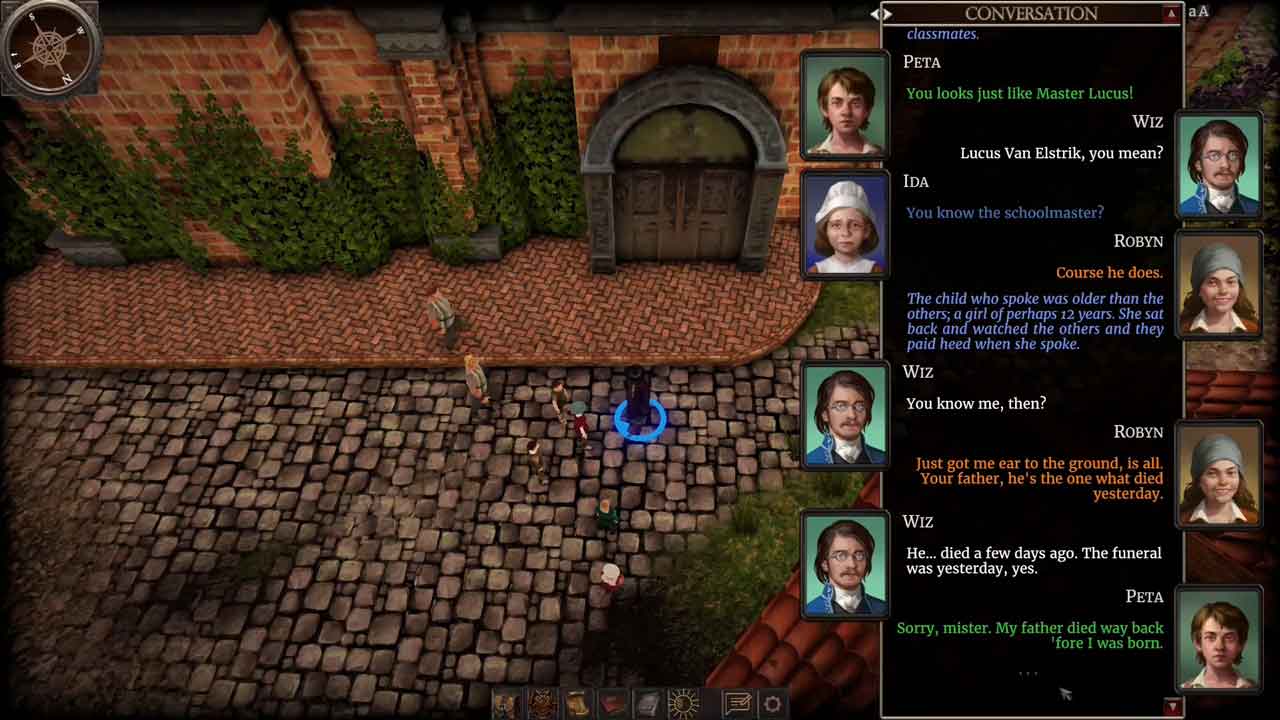Open the conversation log speech-bubble icon
1280x720 pixels.
tap(738, 703)
